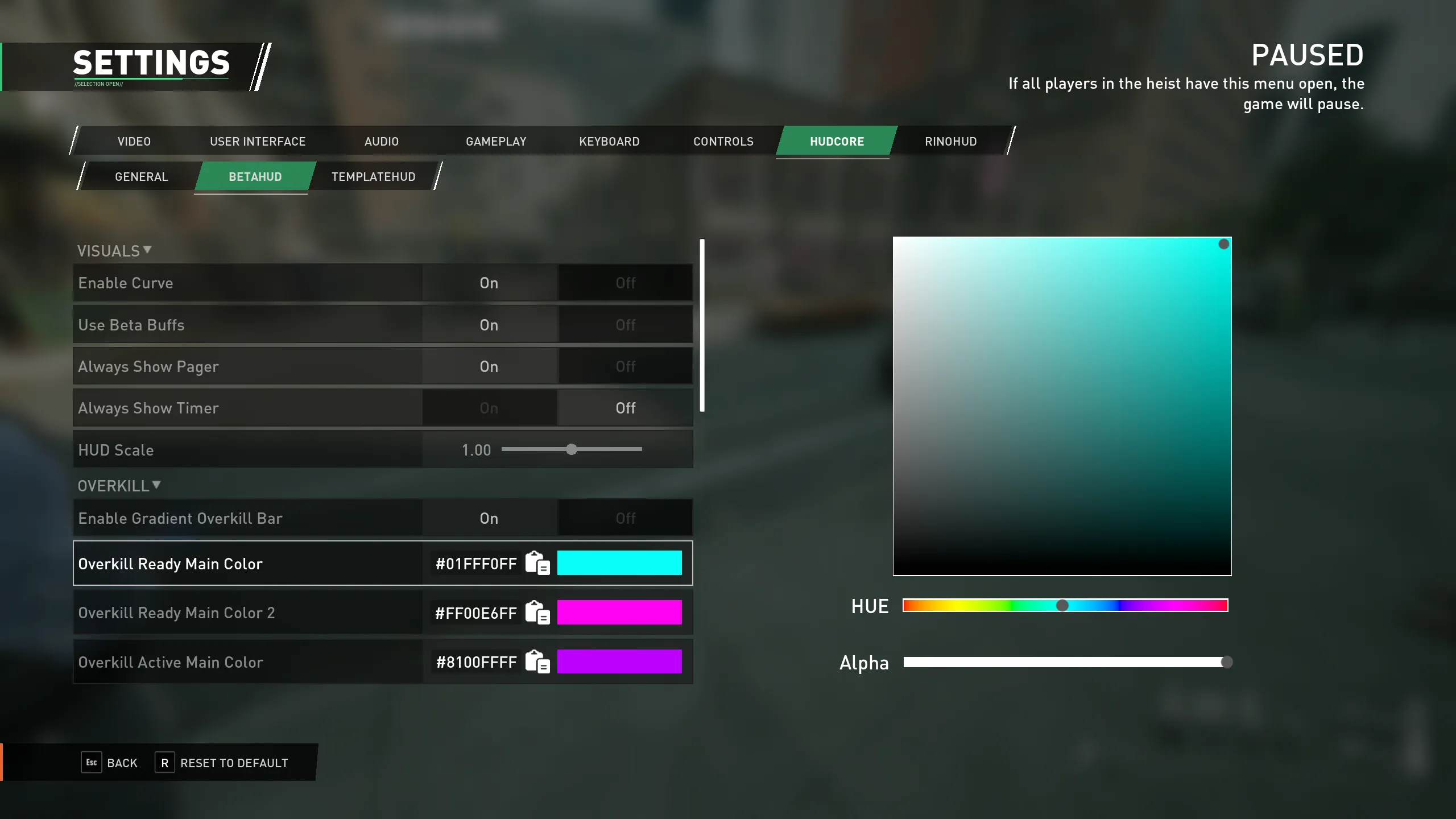Open the RINOHUD settings tab
Image resolution: width=1456 pixels, height=819 pixels.
[950, 142]
